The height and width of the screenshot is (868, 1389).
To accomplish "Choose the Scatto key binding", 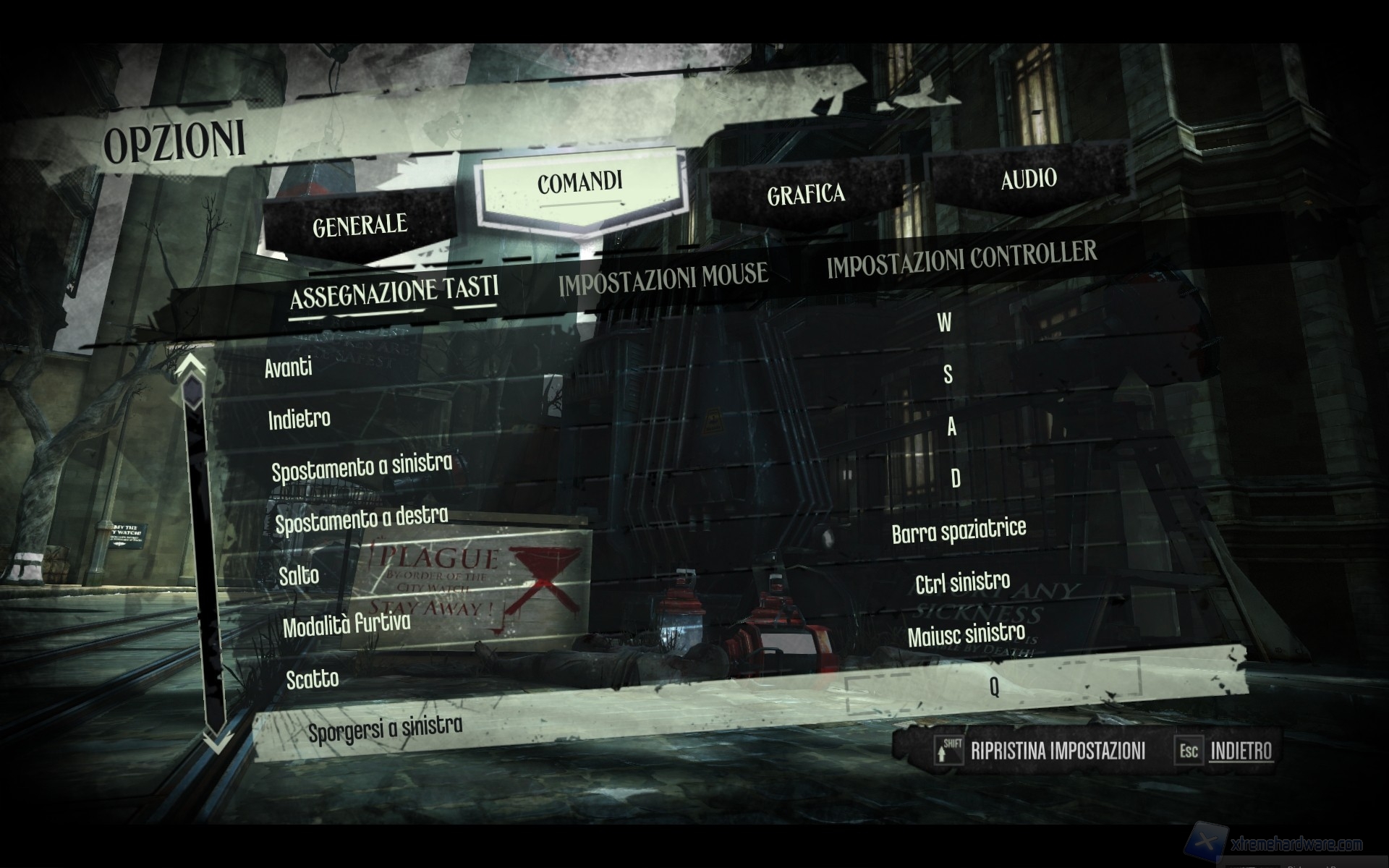I will point(313,679).
